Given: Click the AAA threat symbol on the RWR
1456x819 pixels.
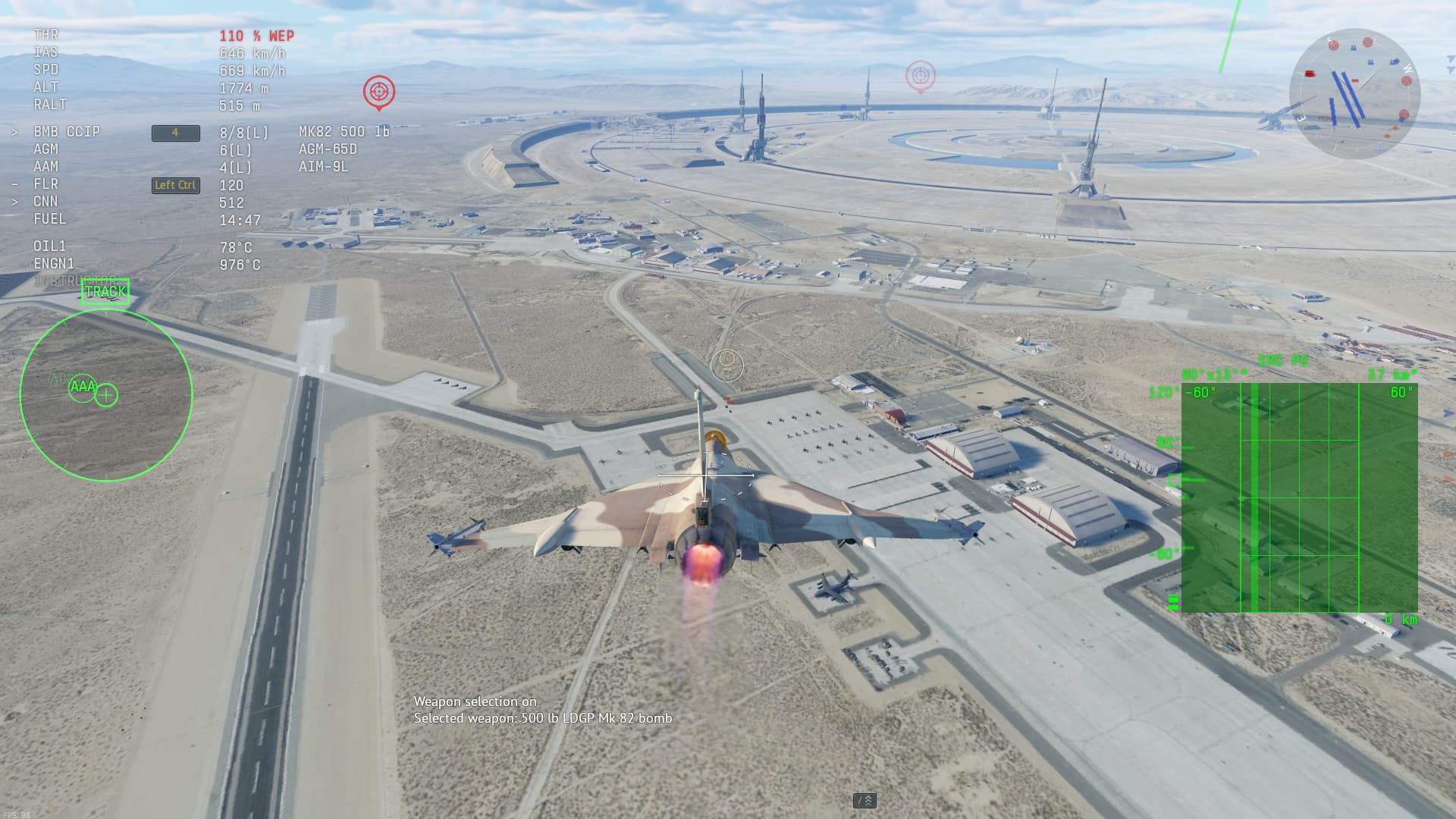Looking at the screenshot, I should (x=83, y=387).
